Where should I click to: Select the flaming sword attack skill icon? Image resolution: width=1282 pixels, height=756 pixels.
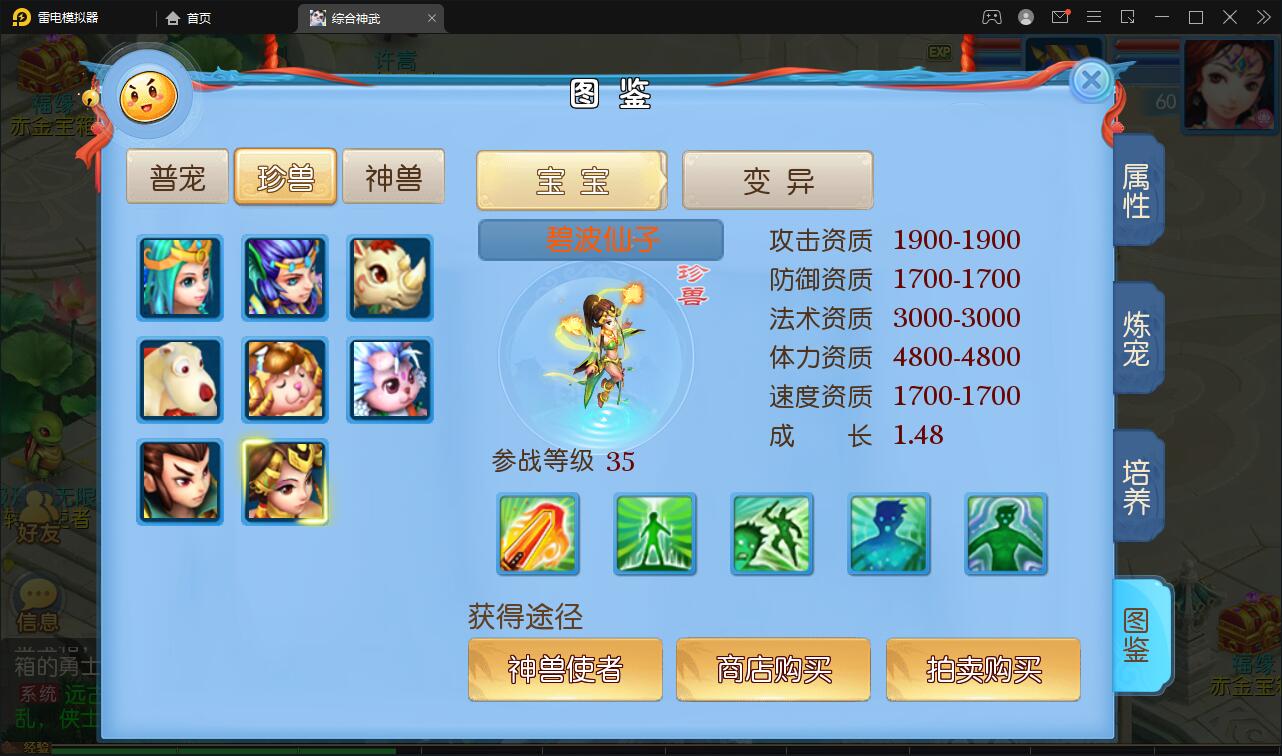pyautogui.click(x=537, y=534)
